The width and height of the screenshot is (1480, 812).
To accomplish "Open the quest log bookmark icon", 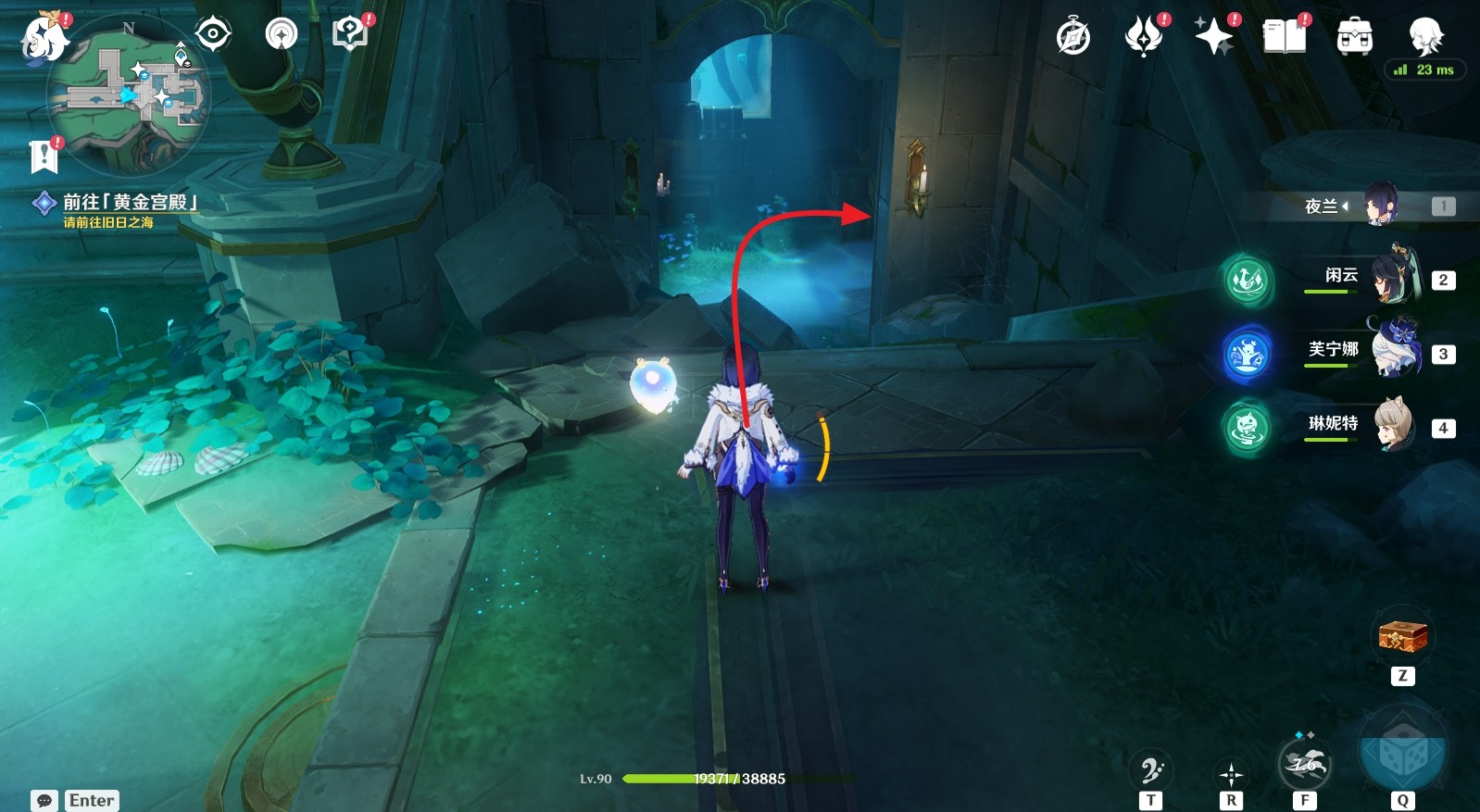I will pos(44,156).
